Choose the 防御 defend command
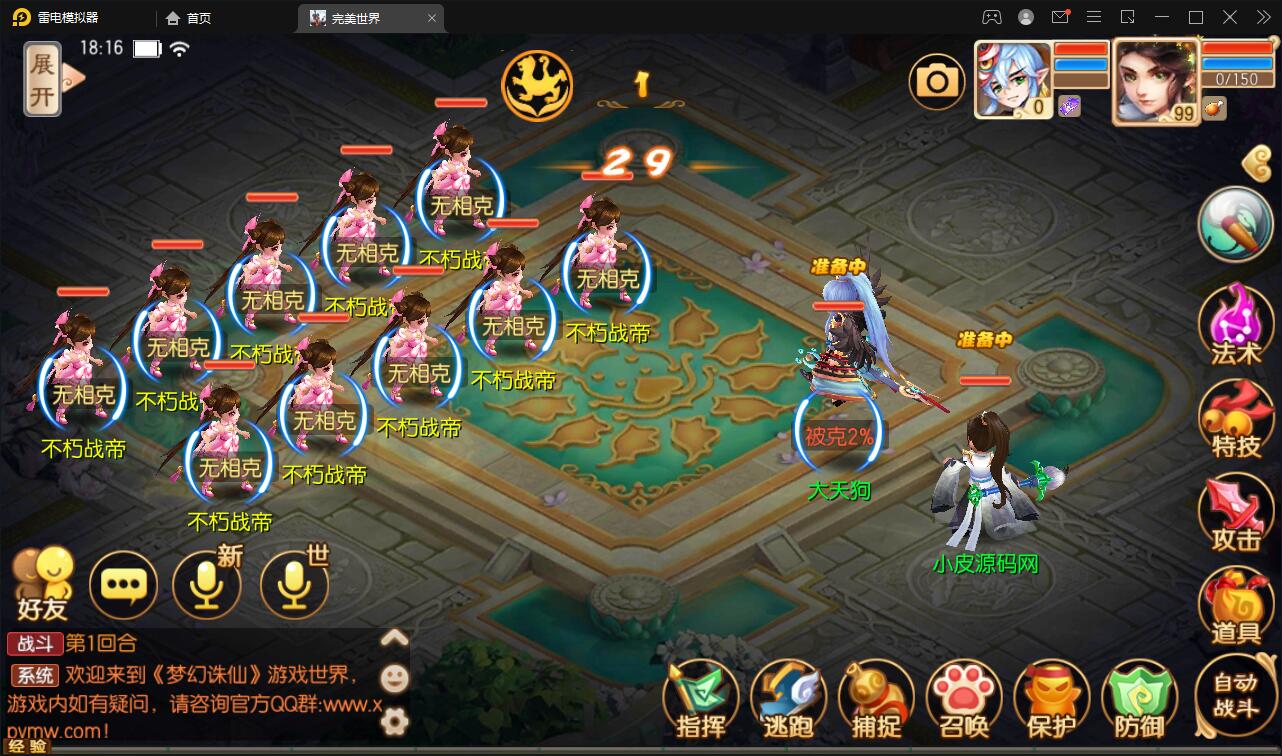 pyautogui.click(x=1139, y=698)
